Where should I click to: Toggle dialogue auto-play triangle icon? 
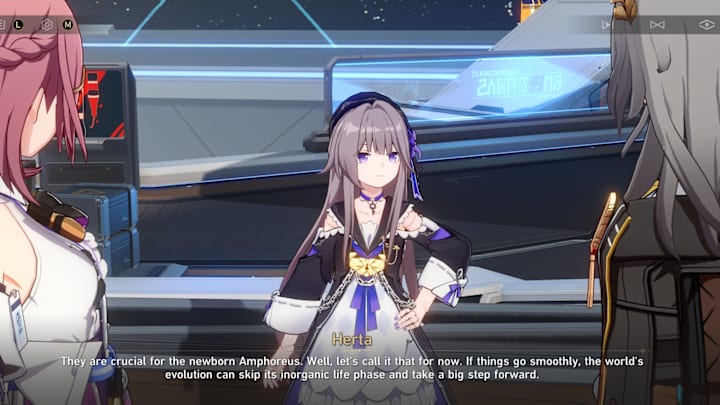(607, 24)
